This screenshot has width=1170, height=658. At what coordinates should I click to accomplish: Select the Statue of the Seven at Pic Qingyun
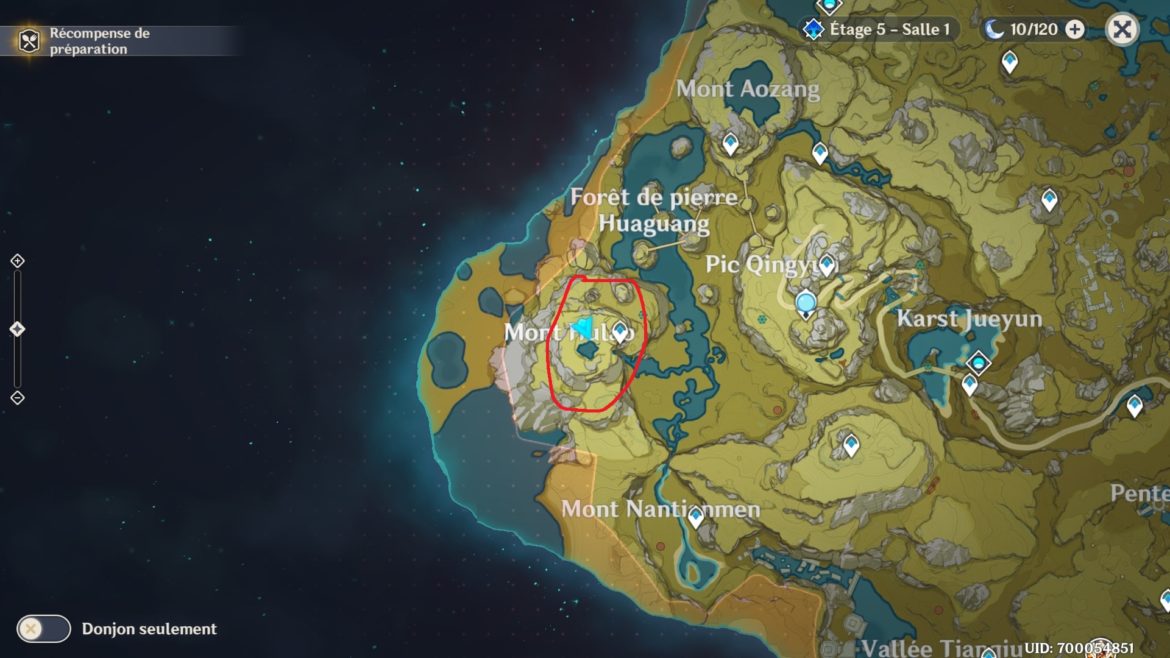[806, 303]
